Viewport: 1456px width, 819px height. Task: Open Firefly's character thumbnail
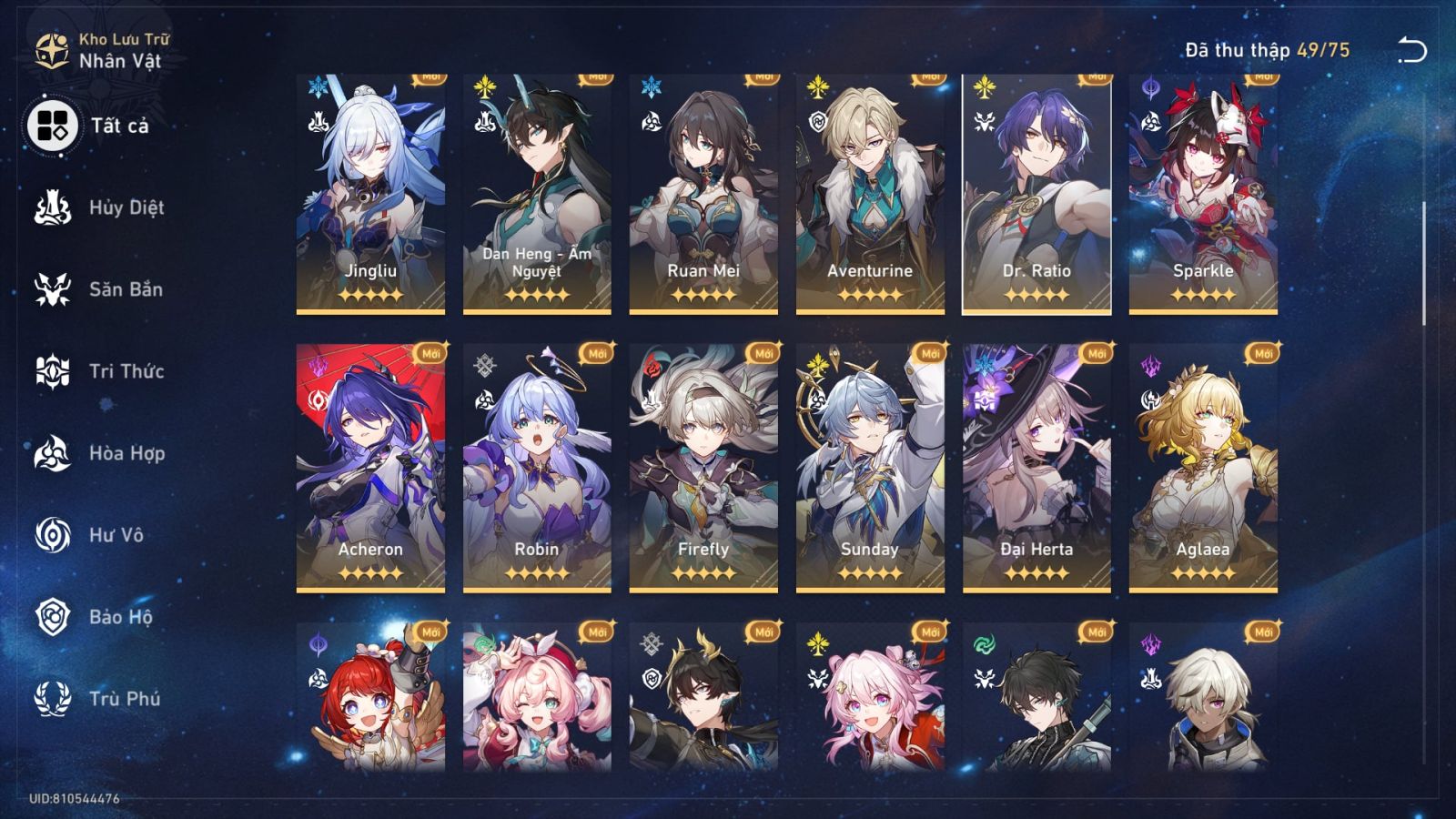pos(705,464)
